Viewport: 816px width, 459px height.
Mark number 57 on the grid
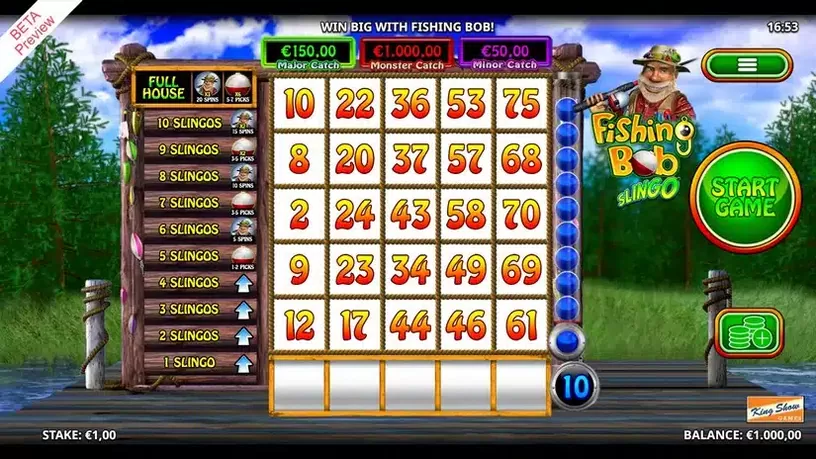467,159
